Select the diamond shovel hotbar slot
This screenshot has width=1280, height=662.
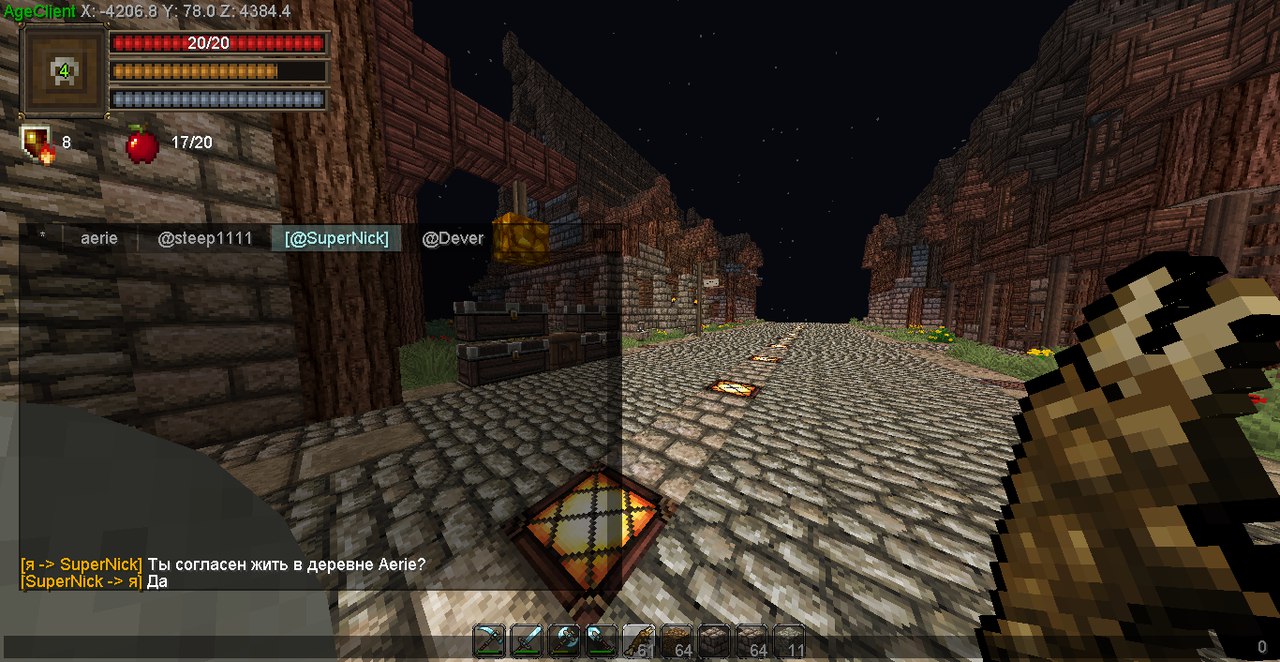(601, 641)
